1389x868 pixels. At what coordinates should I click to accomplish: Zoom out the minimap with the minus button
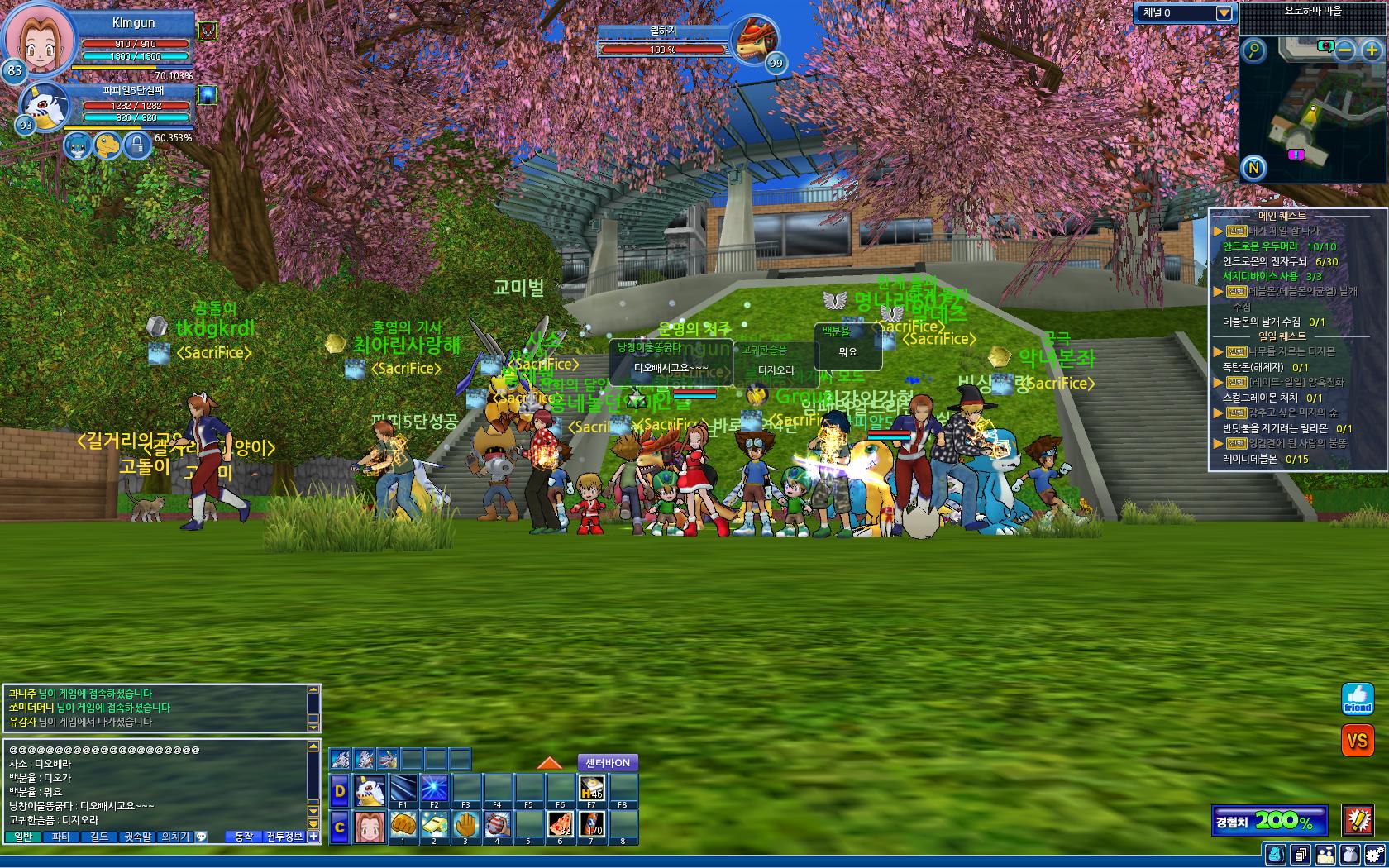click(x=1346, y=50)
